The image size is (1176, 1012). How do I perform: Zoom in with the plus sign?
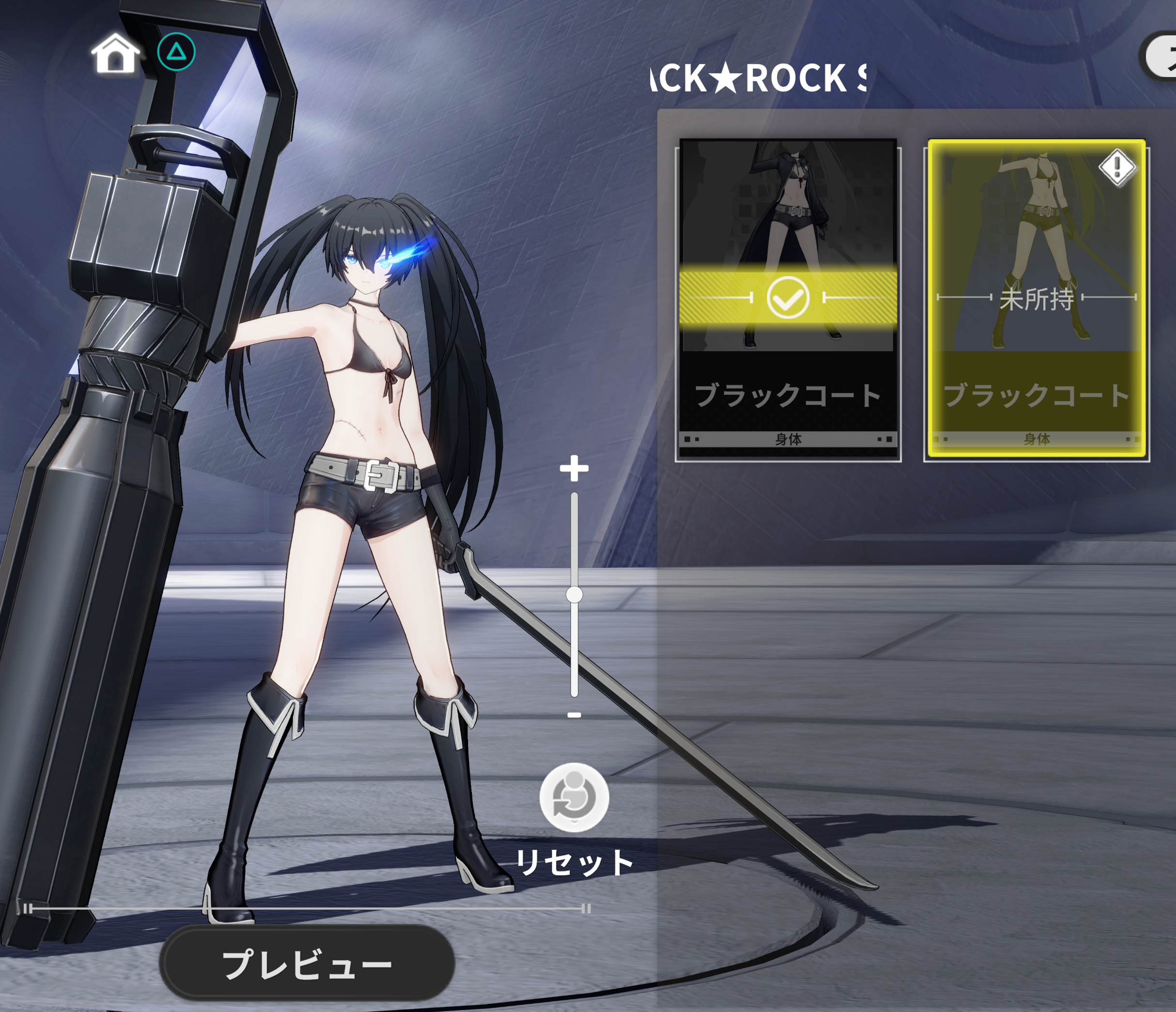click(x=574, y=469)
